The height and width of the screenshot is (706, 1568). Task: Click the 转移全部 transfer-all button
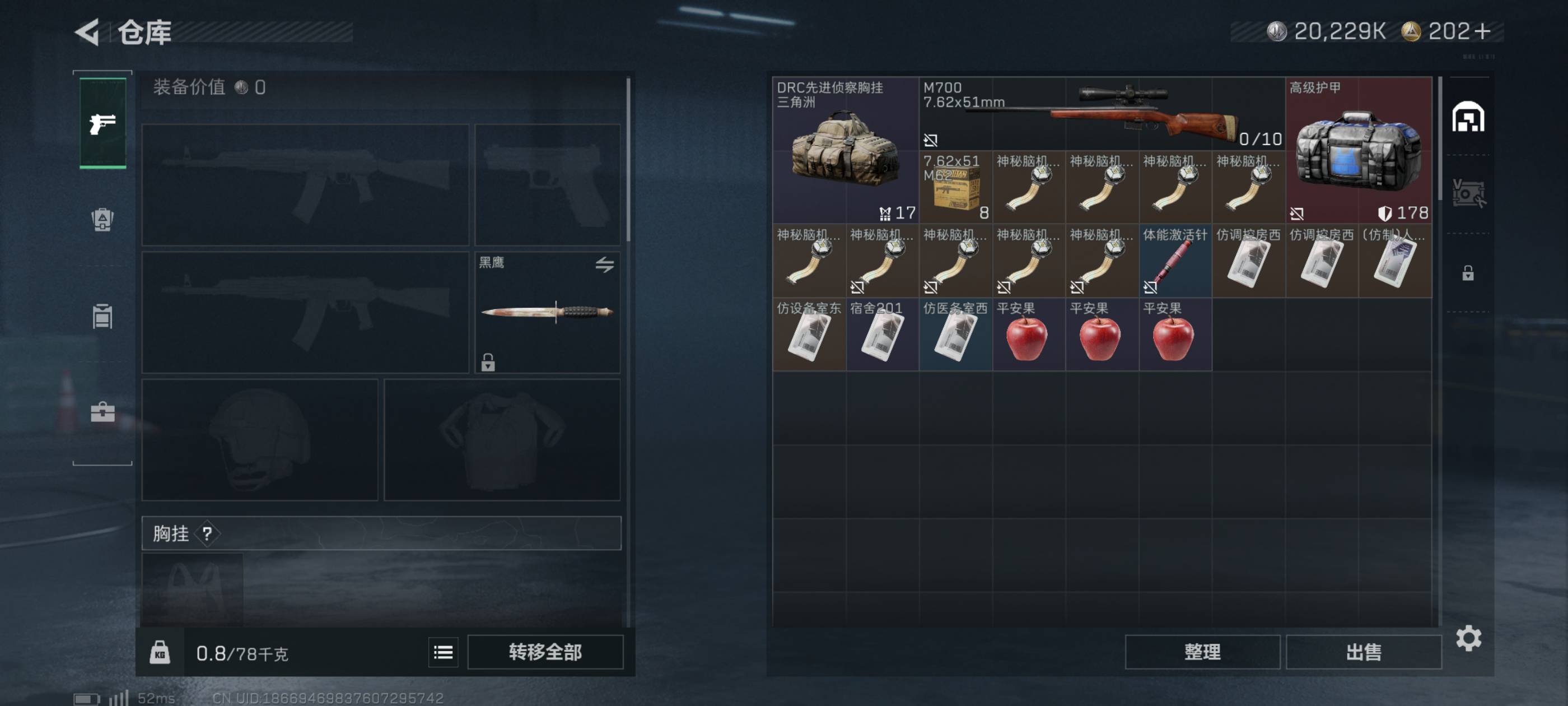(x=545, y=652)
